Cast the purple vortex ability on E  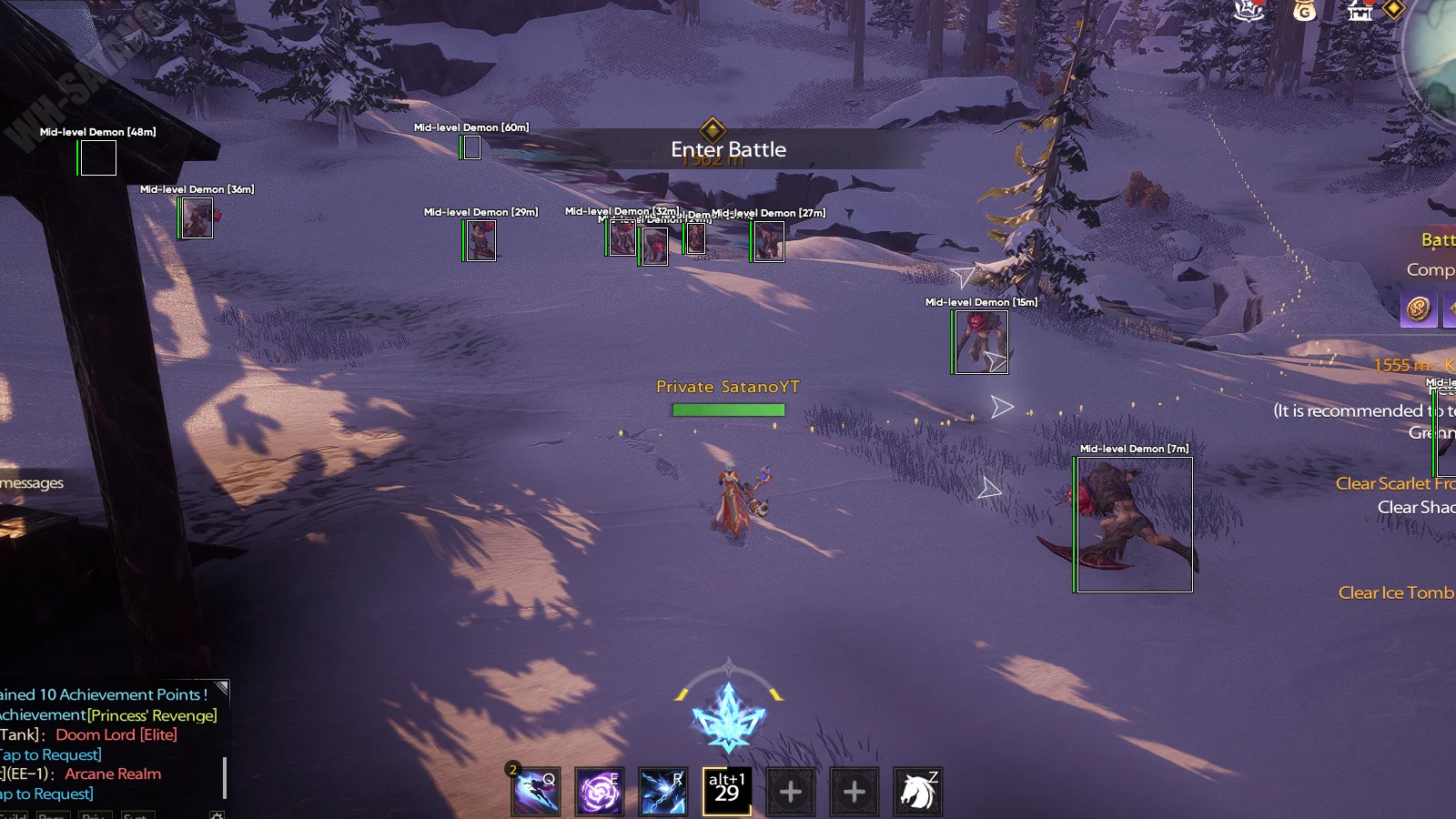600,792
